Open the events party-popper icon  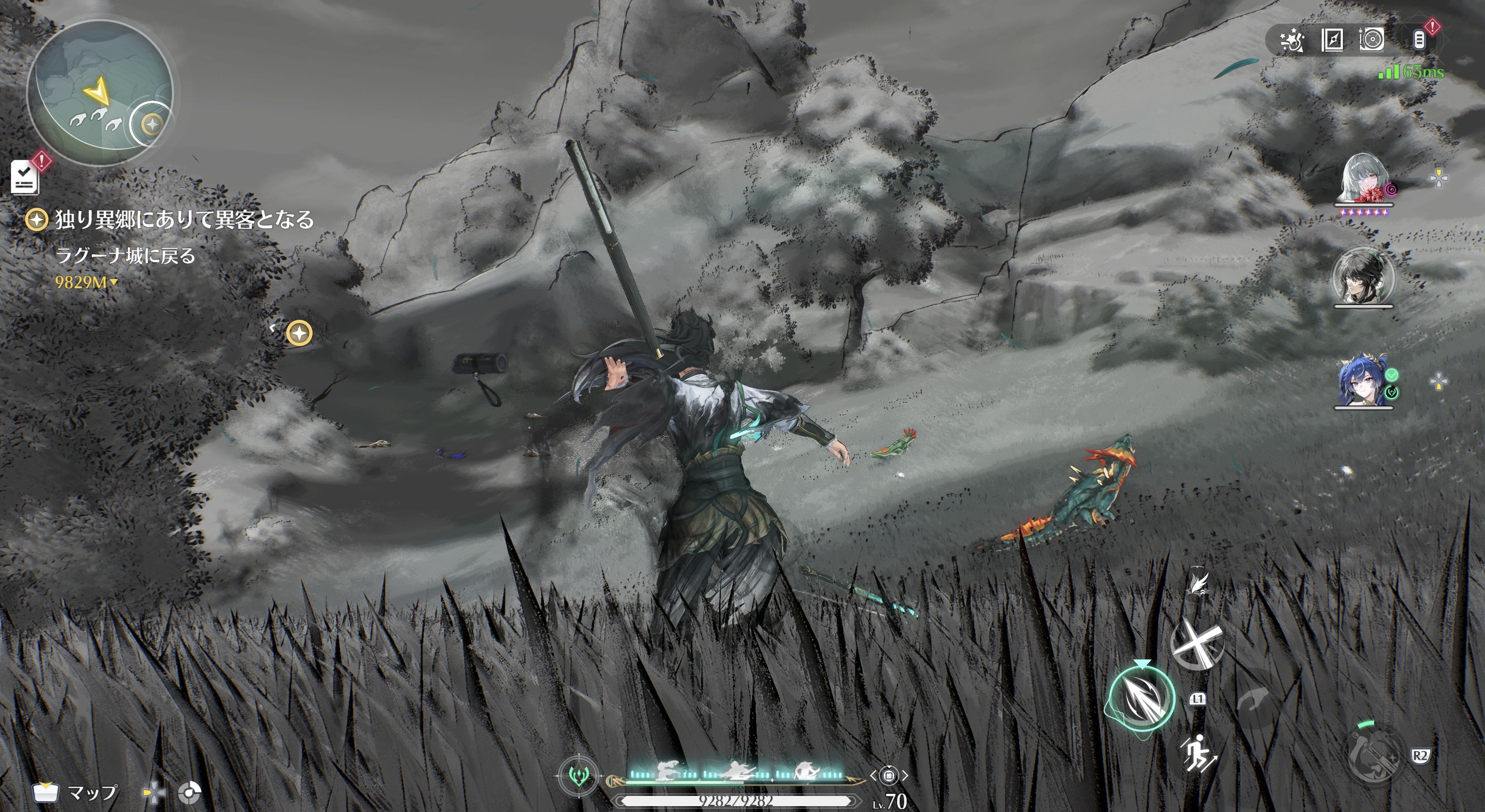tap(1291, 40)
